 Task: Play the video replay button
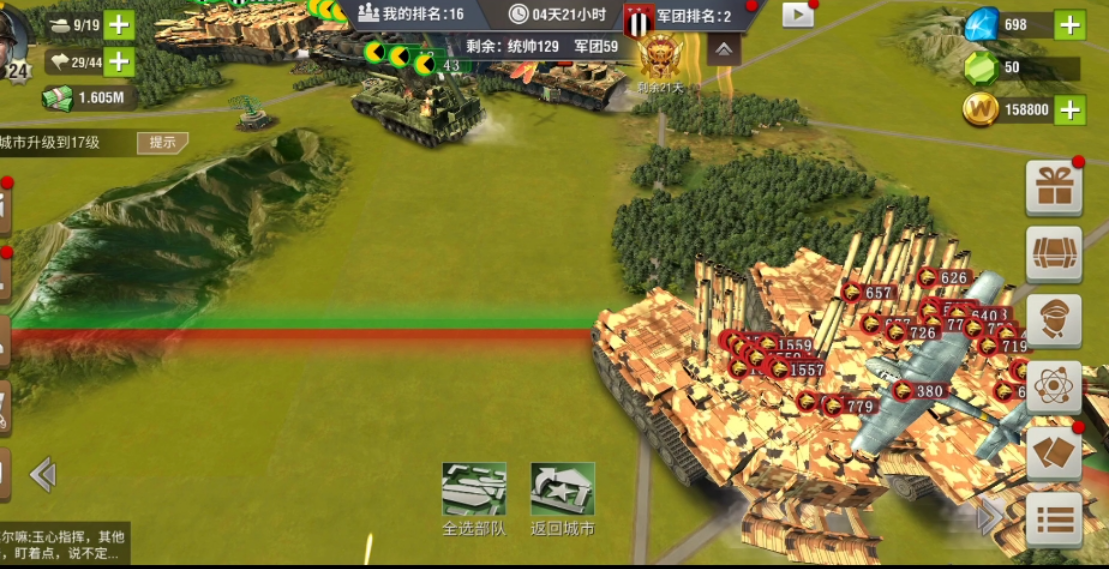(797, 14)
